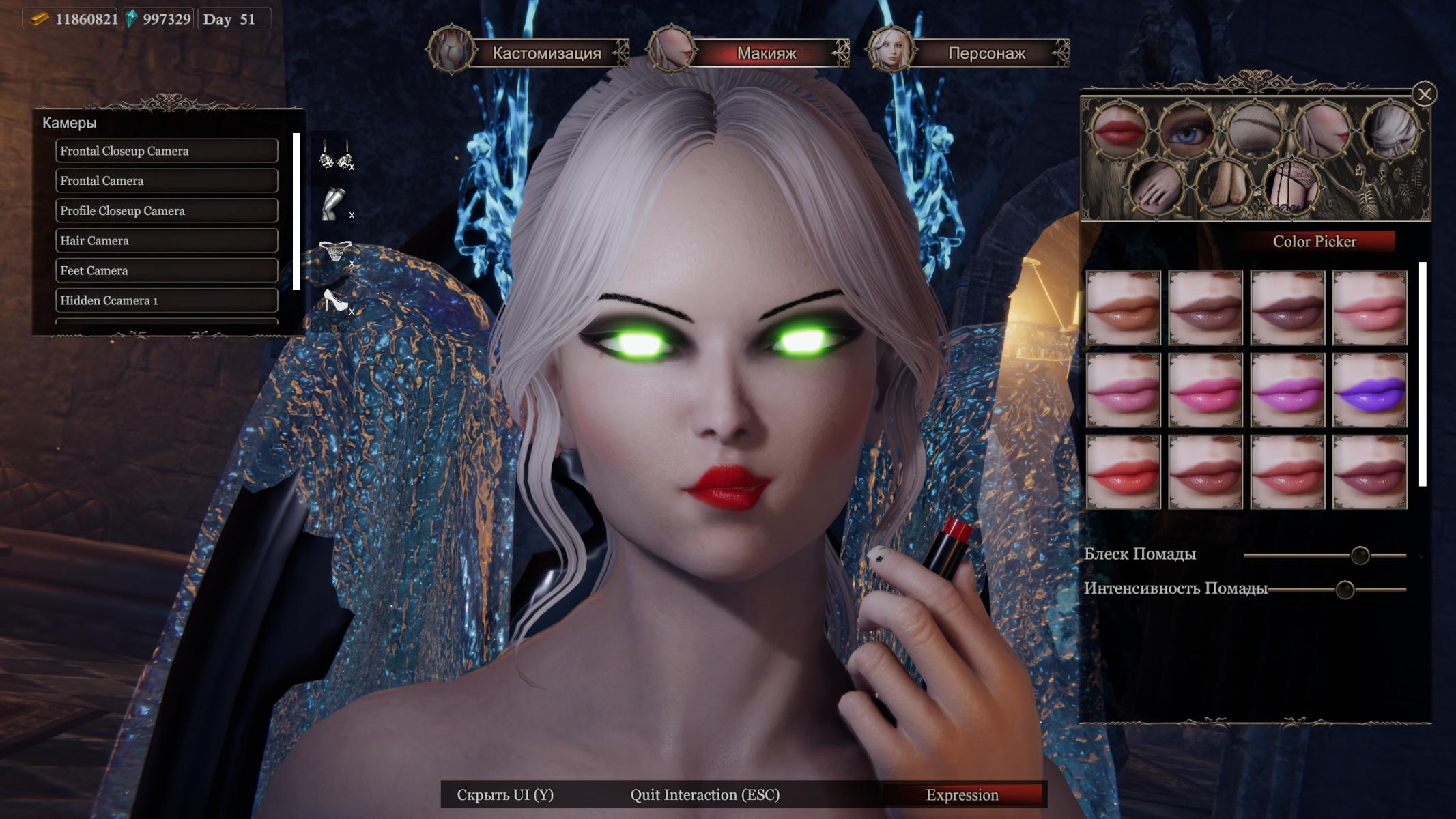Choose the purple lipstick swatch
1456x819 pixels.
pos(1369,390)
